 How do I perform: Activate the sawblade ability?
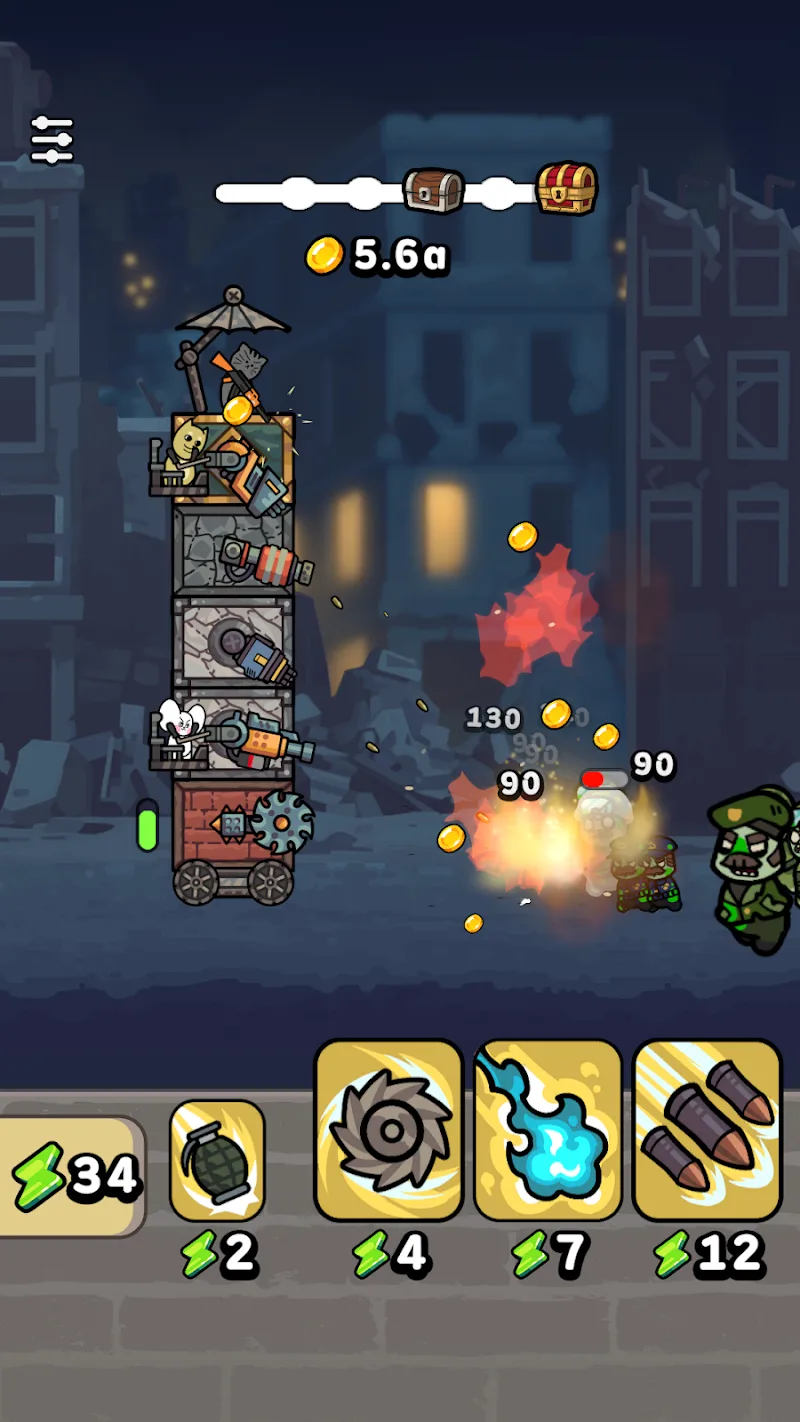pyautogui.click(x=389, y=1130)
